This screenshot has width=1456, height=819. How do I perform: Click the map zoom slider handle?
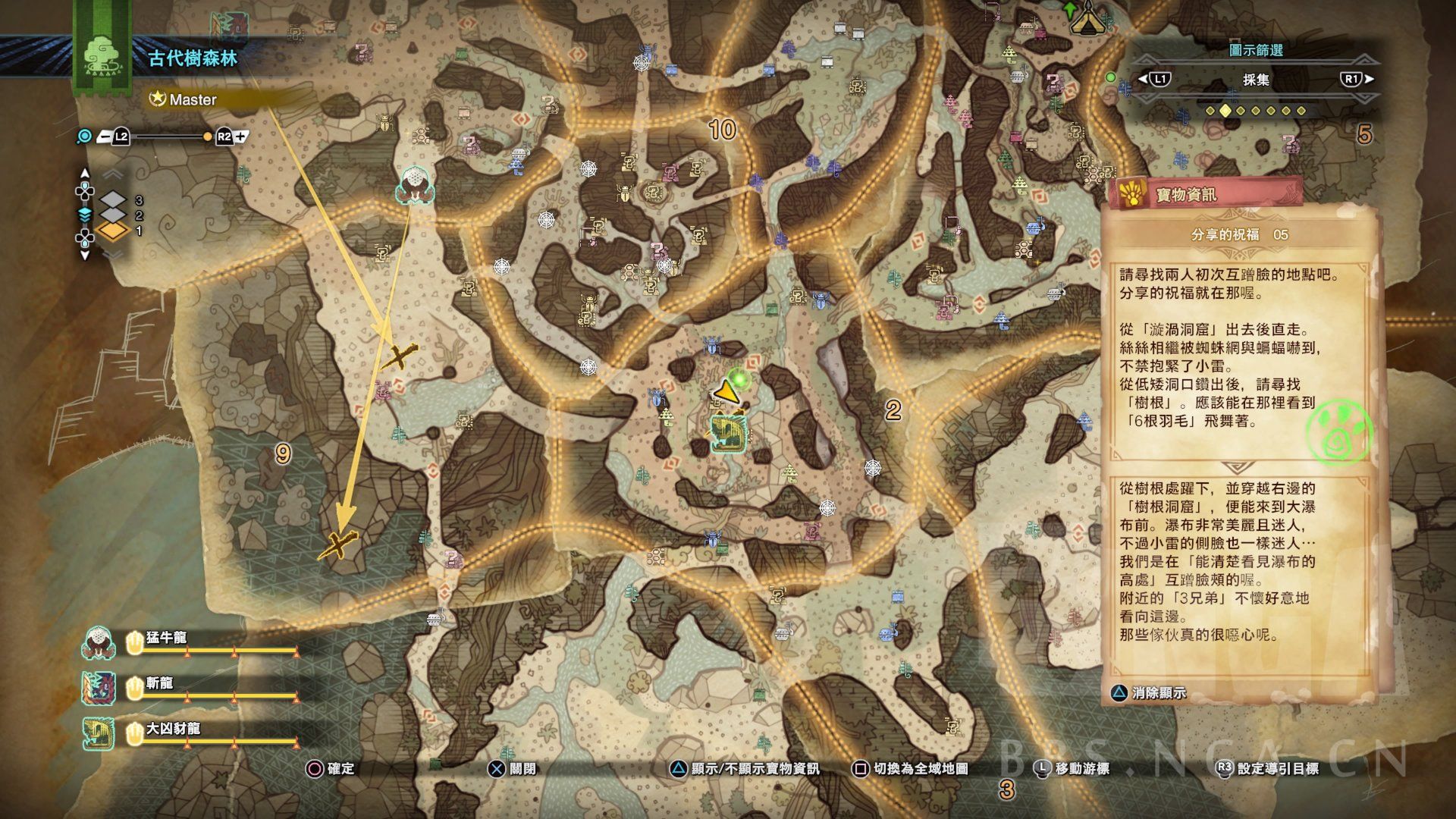coord(208,137)
